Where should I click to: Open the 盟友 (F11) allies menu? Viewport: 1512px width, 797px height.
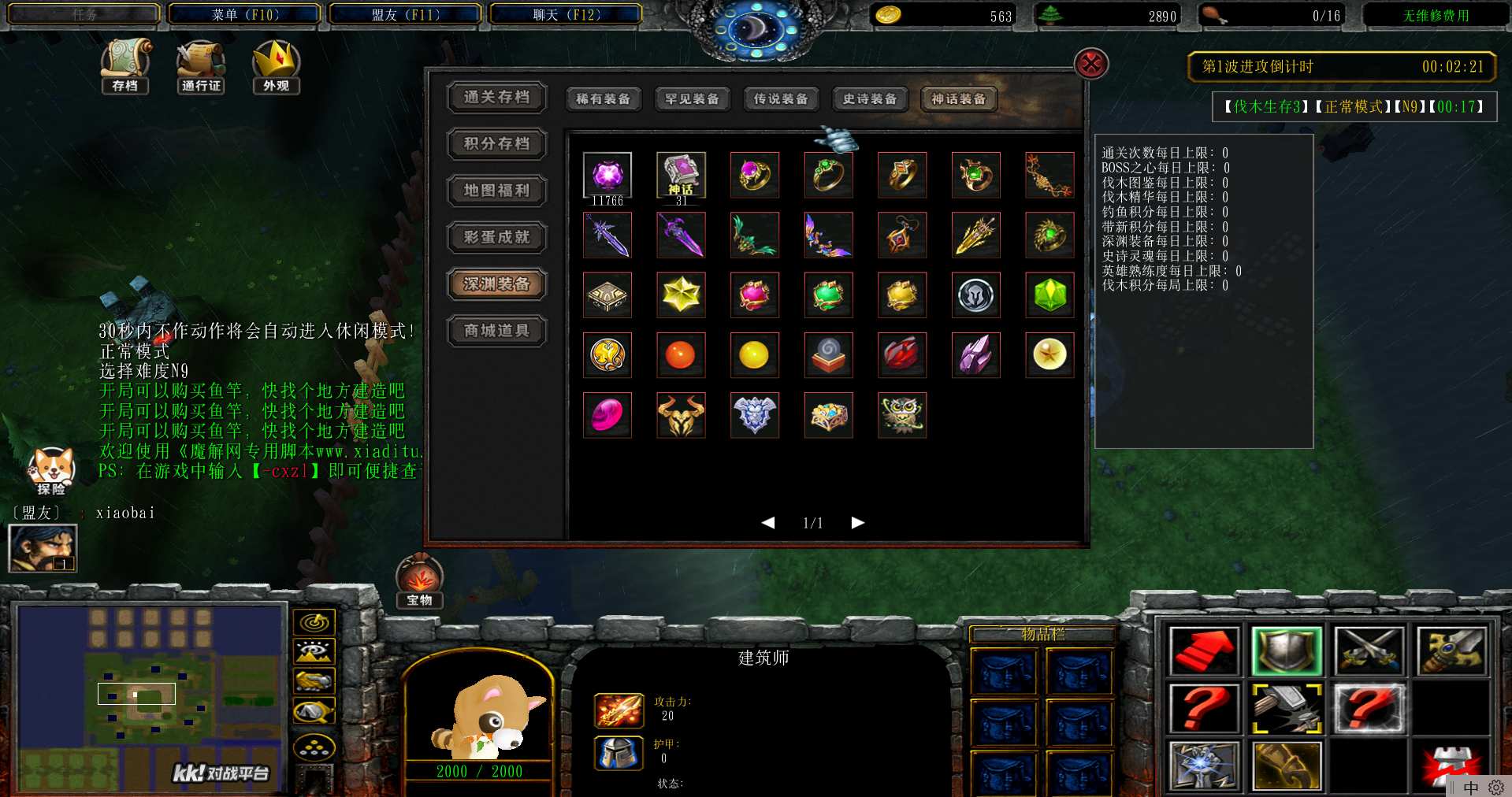point(406,14)
